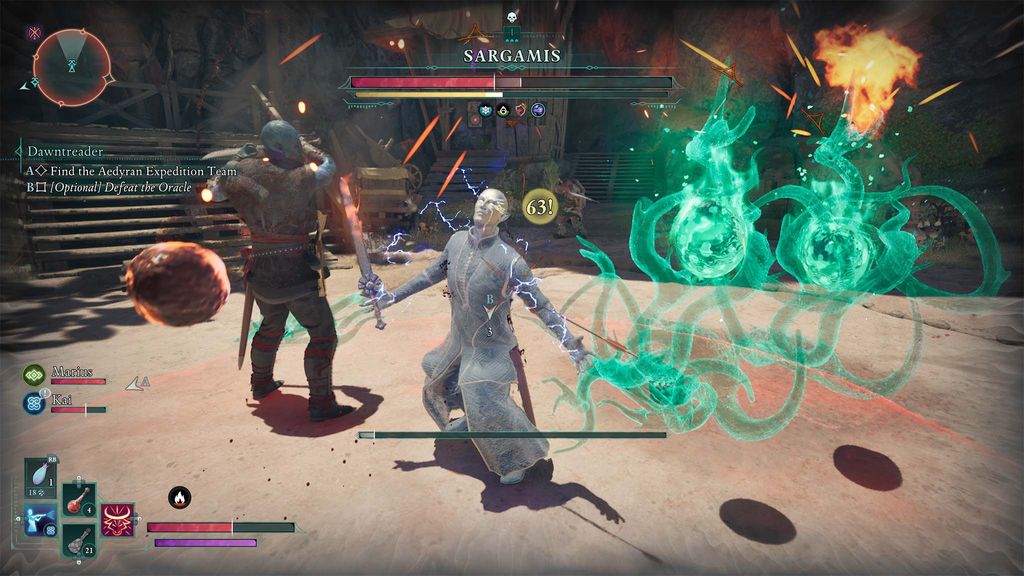Inspect the frost snowflake status on Sargamis
This screenshot has width=1024, height=576.
point(486,110)
